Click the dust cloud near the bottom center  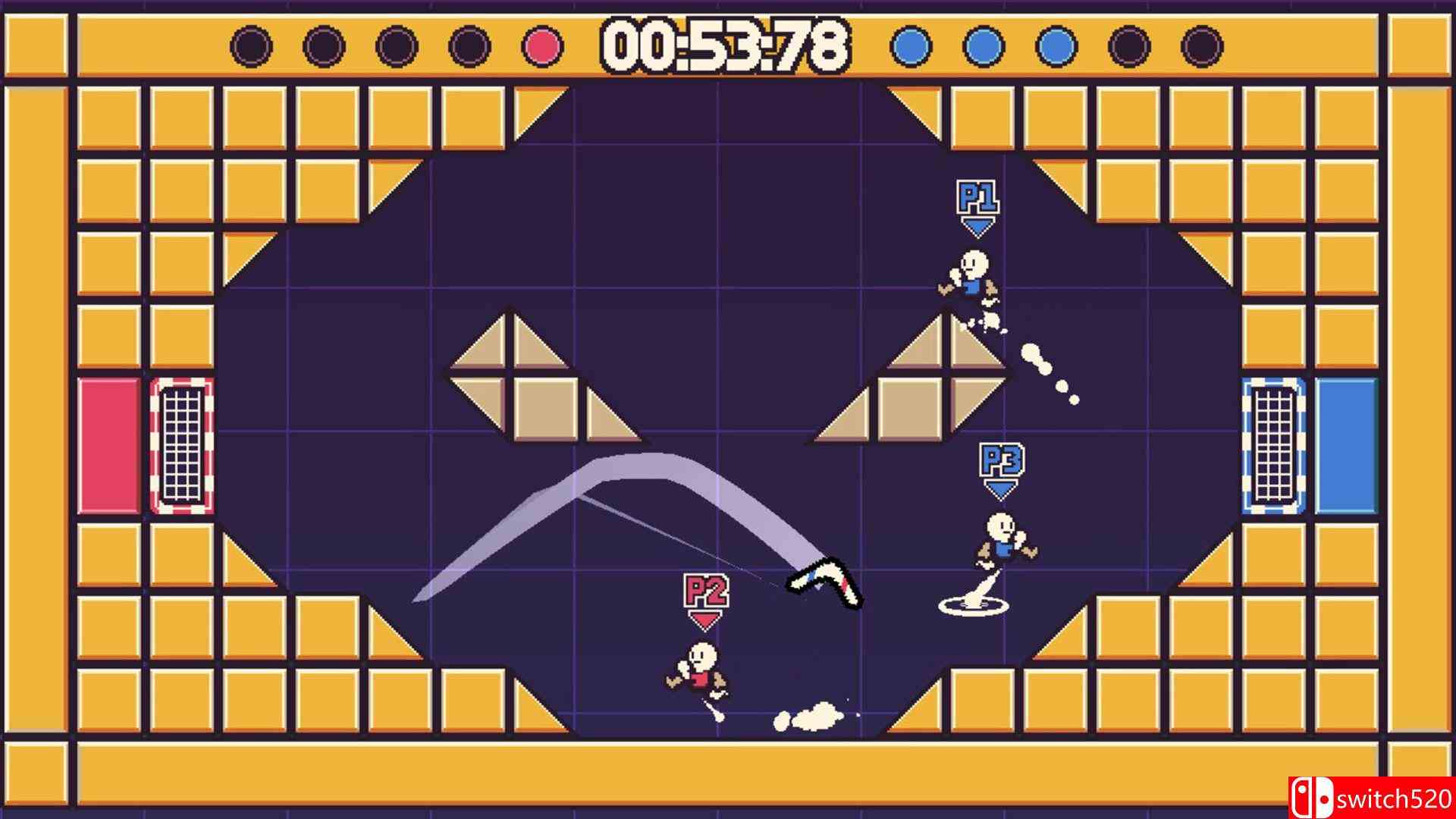point(811,719)
